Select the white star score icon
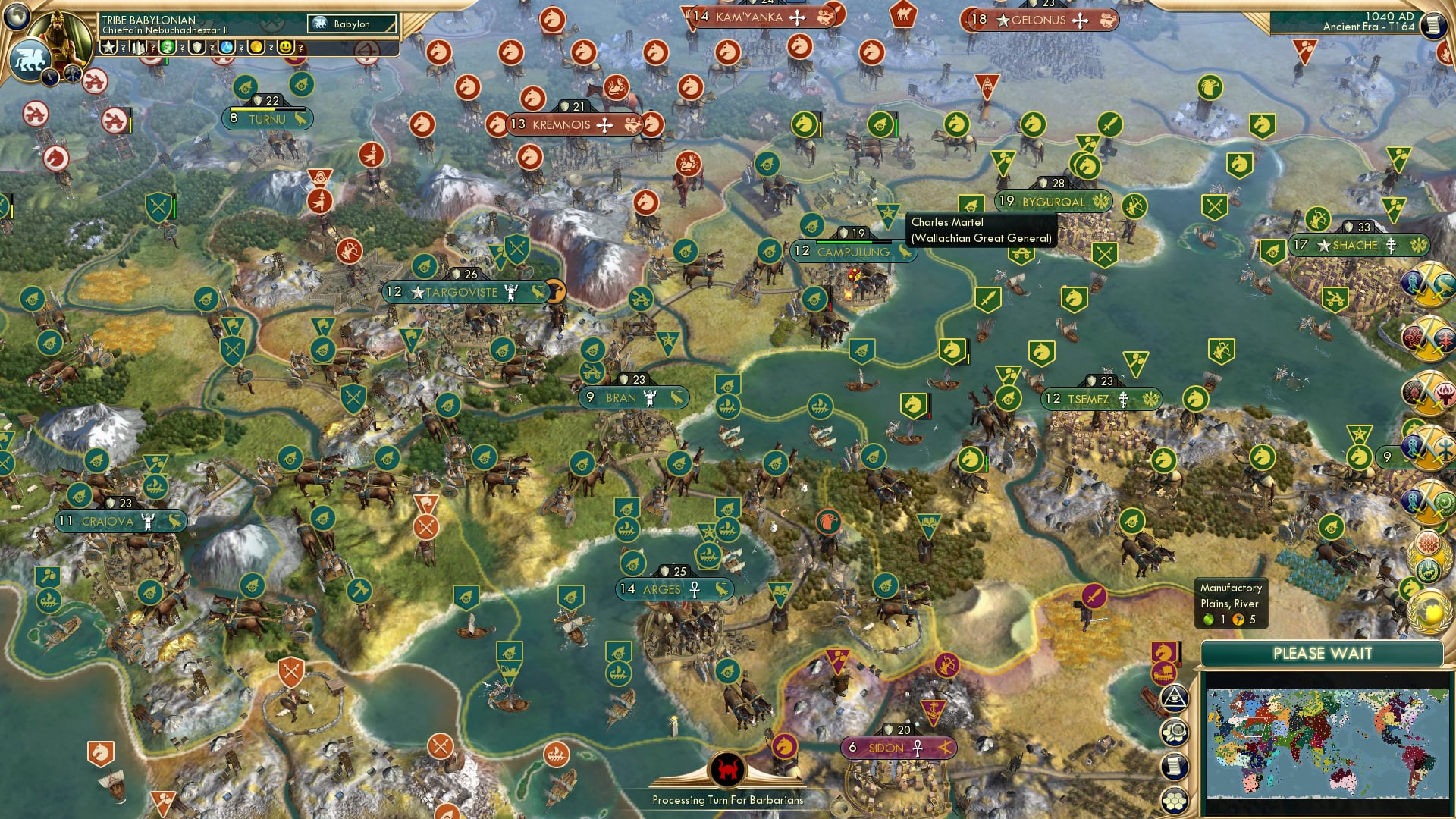The width and height of the screenshot is (1456, 819). [x=108, y=47]
